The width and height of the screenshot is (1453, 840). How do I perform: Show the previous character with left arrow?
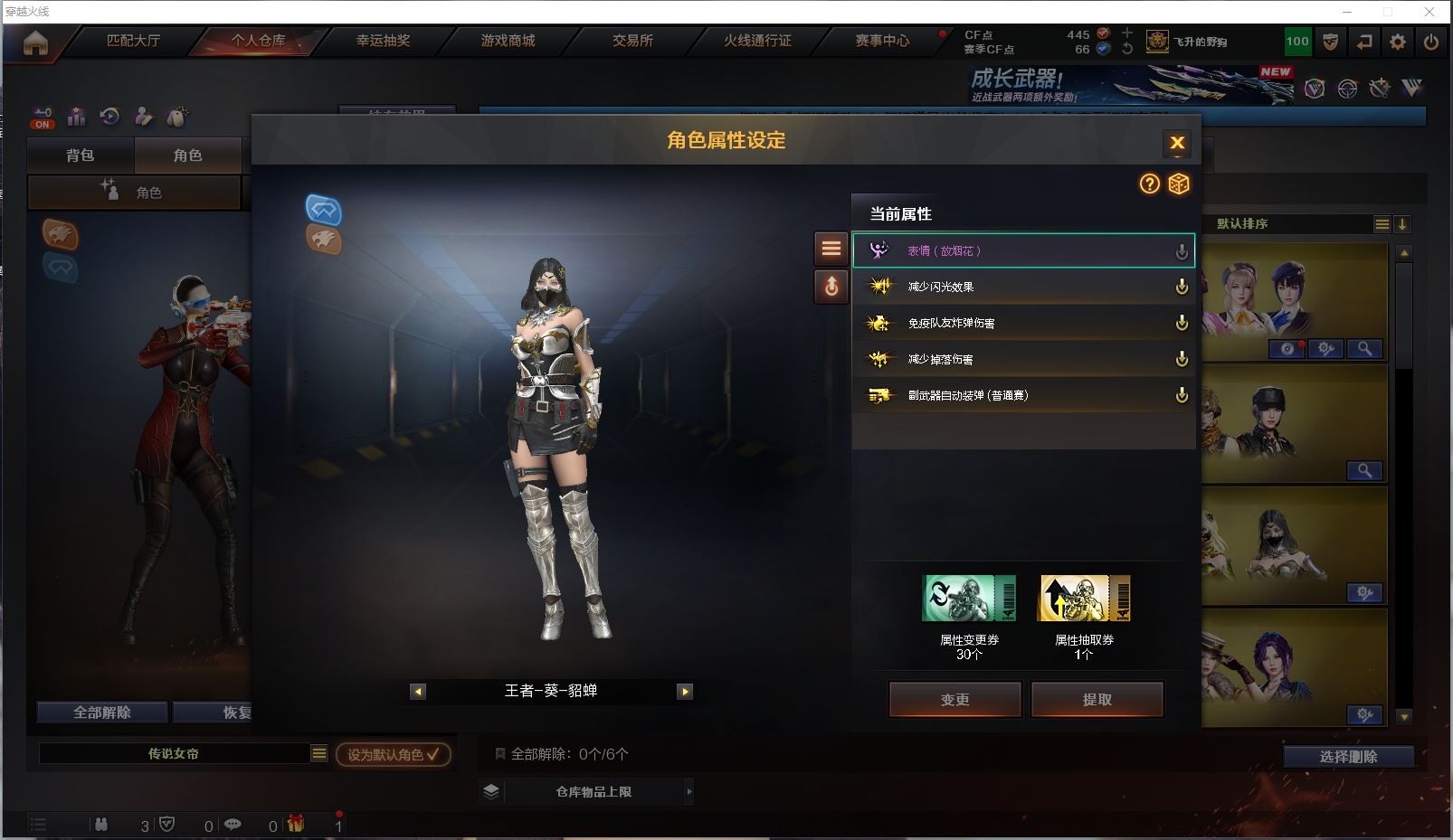pos(417,692)
